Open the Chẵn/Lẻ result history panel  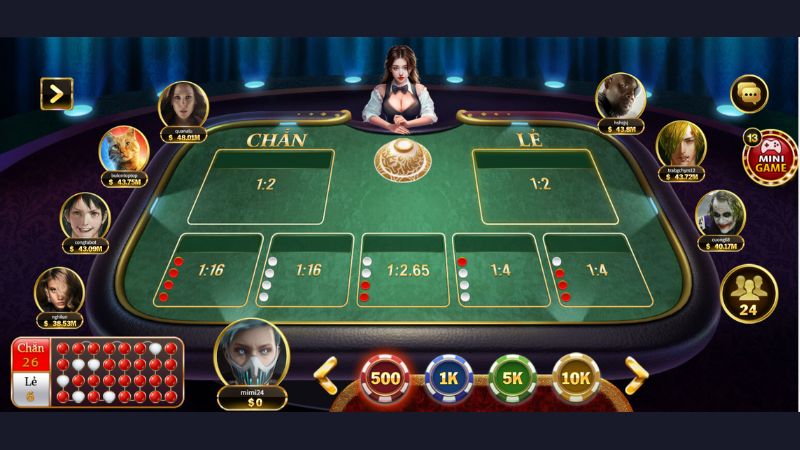97,372
